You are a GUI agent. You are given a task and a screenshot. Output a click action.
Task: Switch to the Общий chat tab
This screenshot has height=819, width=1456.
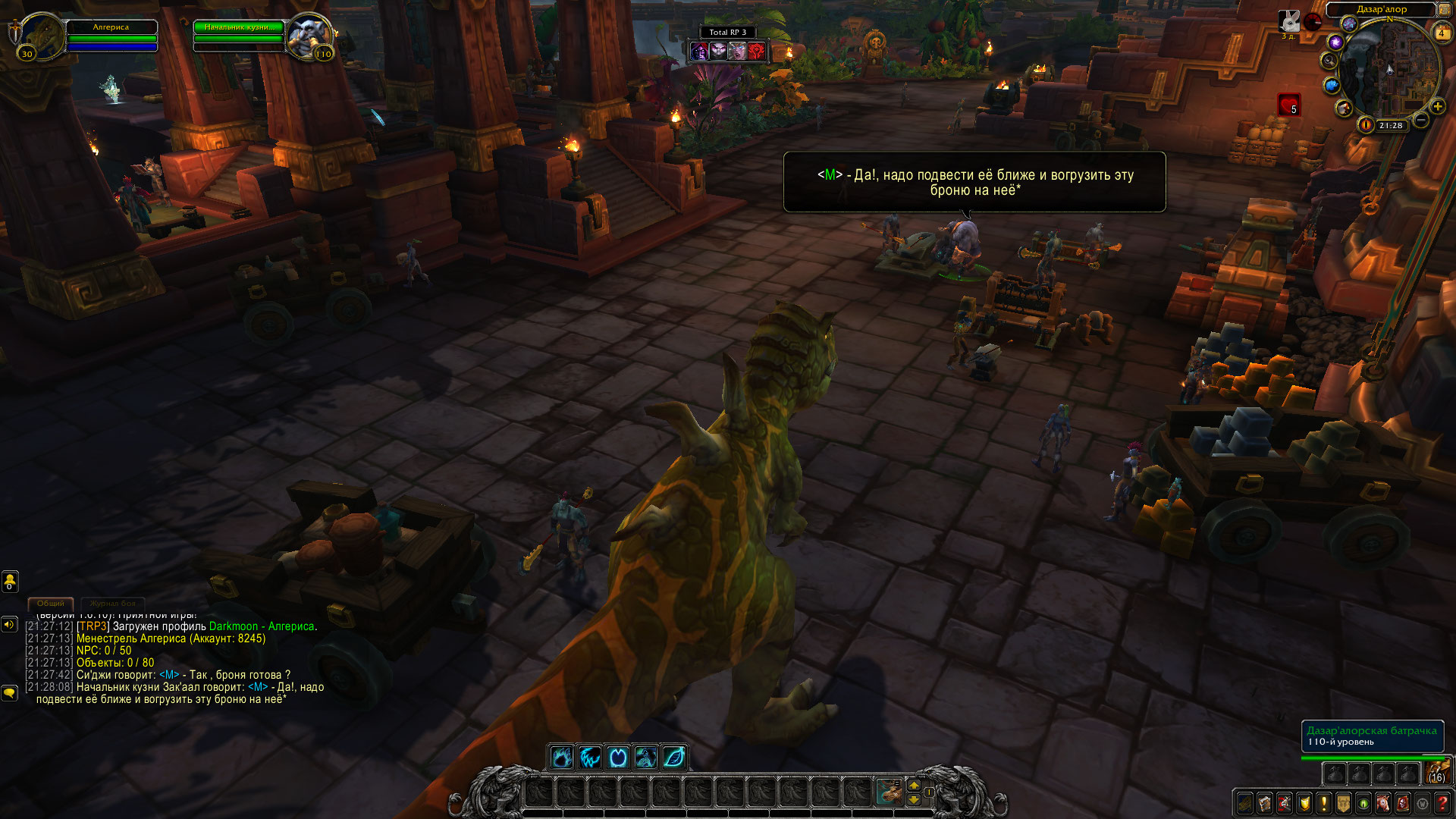pos(51,604)
